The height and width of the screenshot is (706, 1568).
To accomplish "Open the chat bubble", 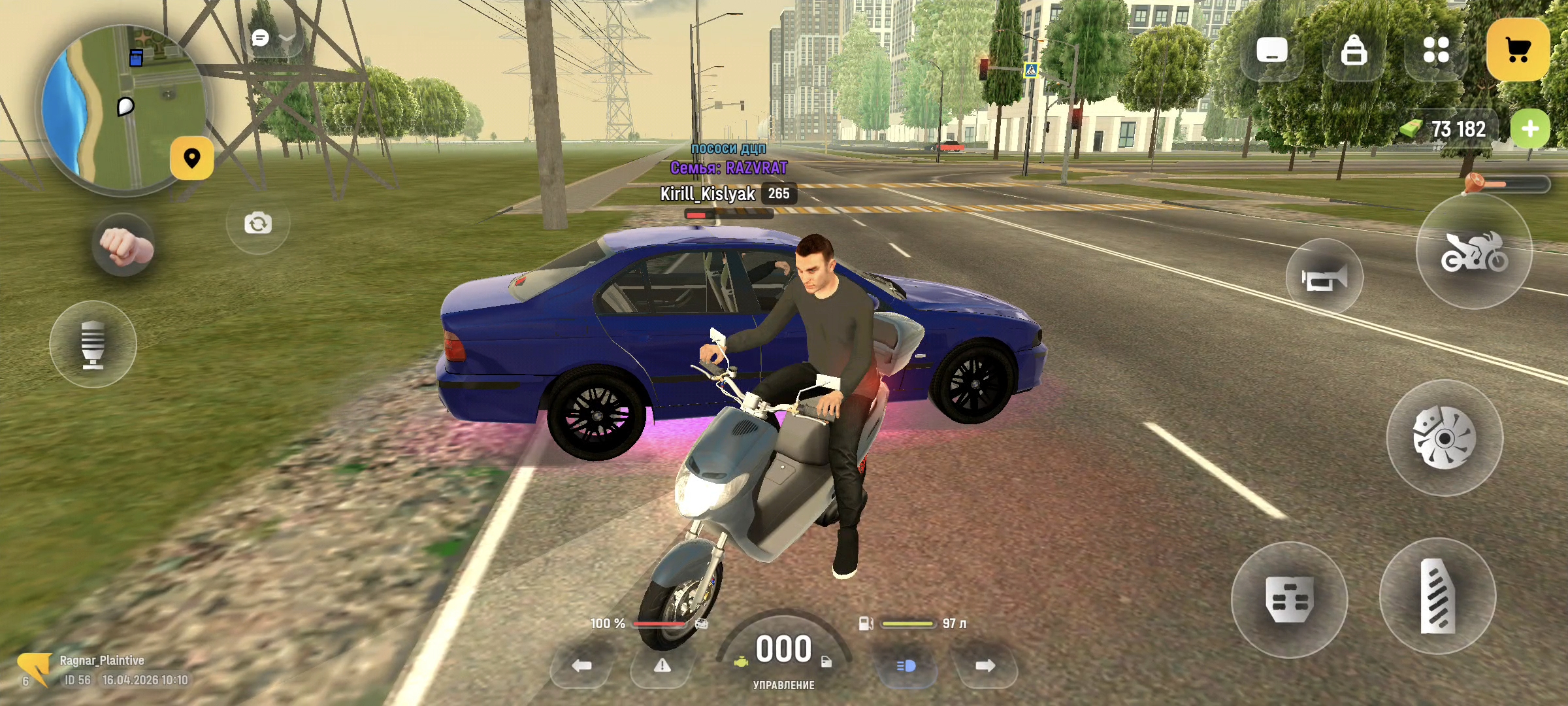I will click(261, 38).
